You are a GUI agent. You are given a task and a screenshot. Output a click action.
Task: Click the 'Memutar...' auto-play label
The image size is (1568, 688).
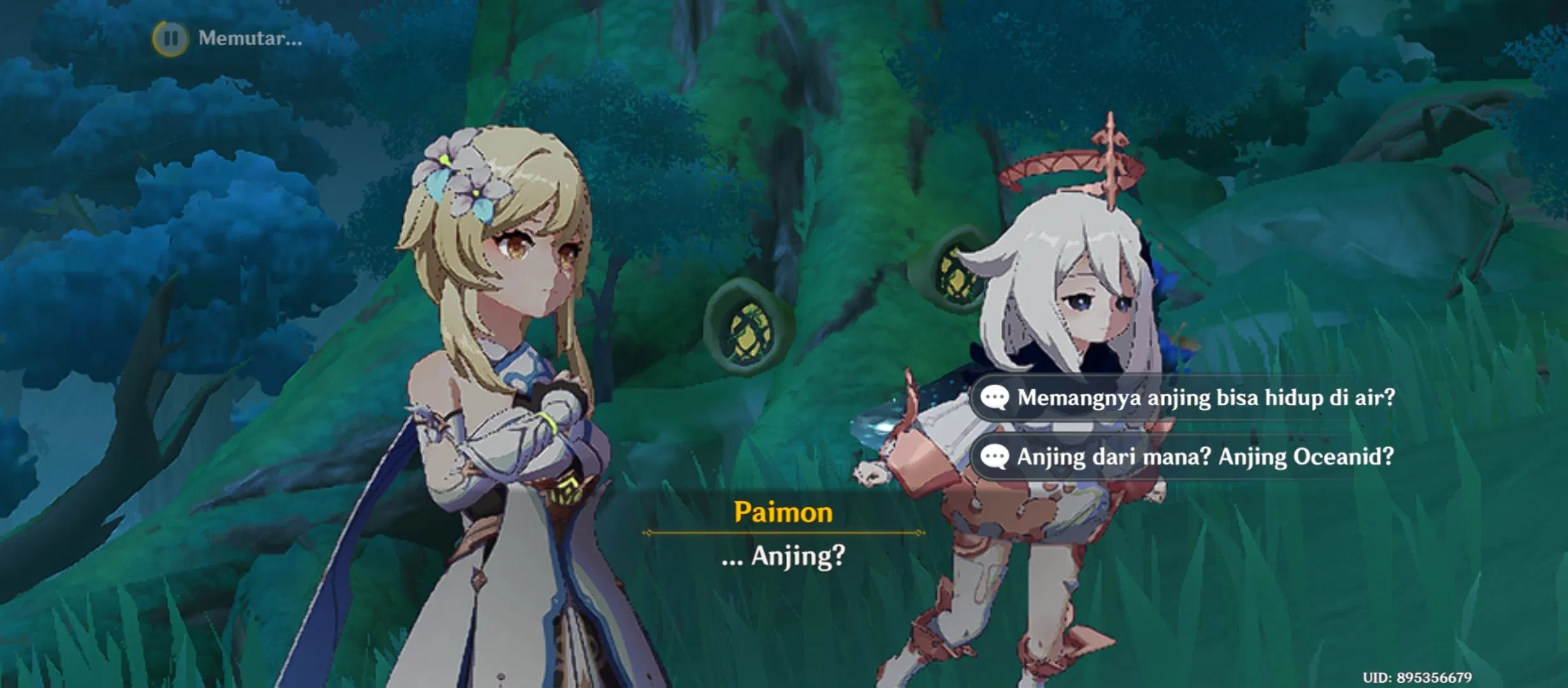pyautogui.click(x=249, y=39)
